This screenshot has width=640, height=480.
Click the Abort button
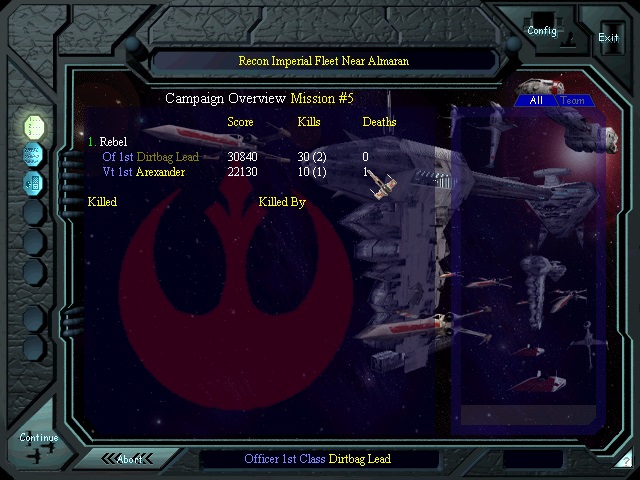(130, 459)
